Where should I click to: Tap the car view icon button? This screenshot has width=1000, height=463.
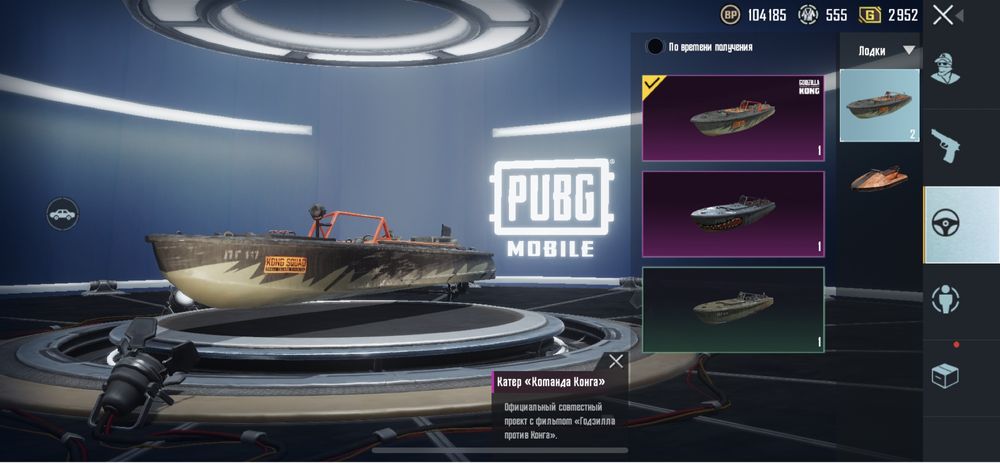62,214
